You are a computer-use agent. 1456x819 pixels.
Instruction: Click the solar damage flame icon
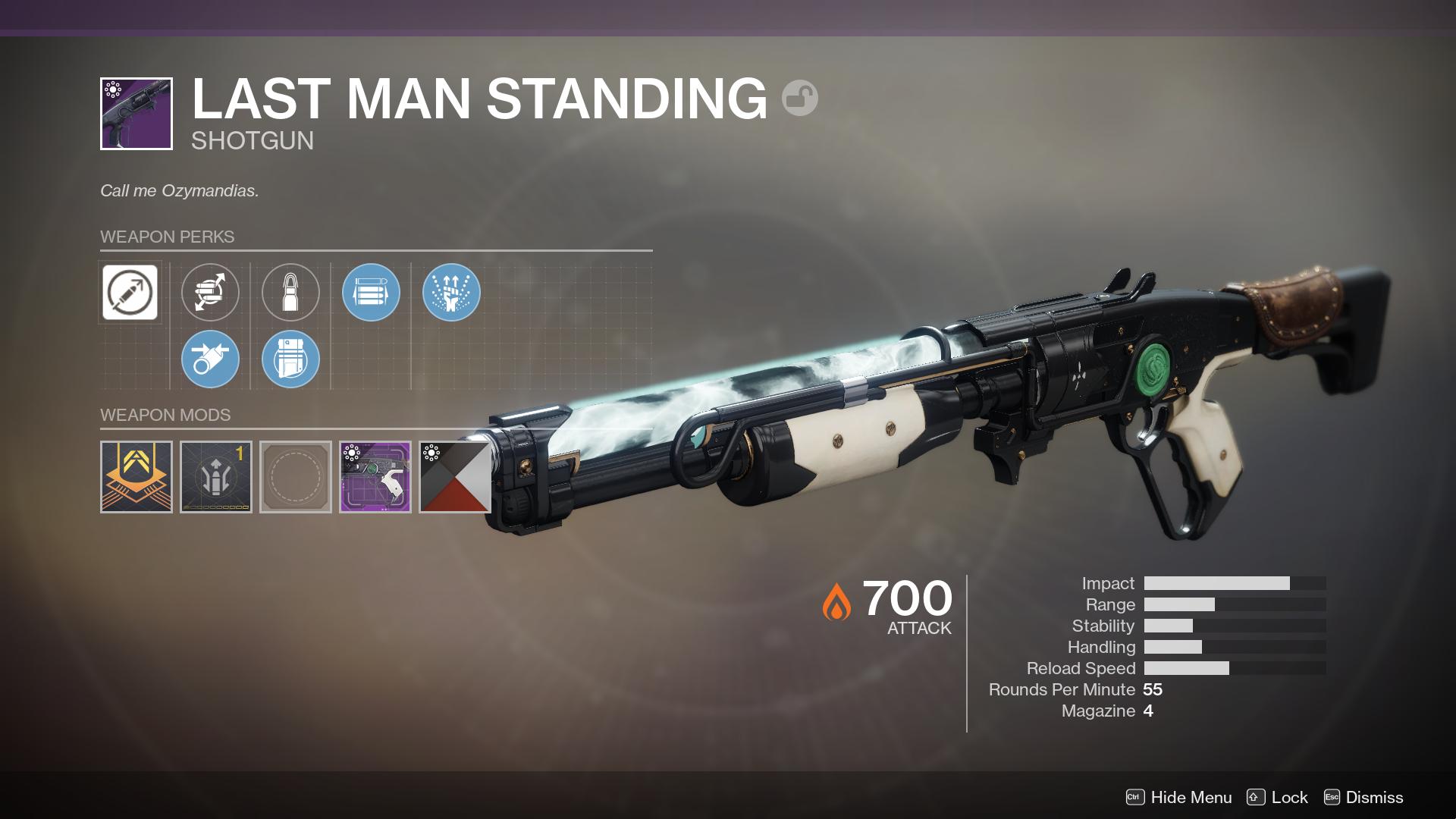(837, 603)
